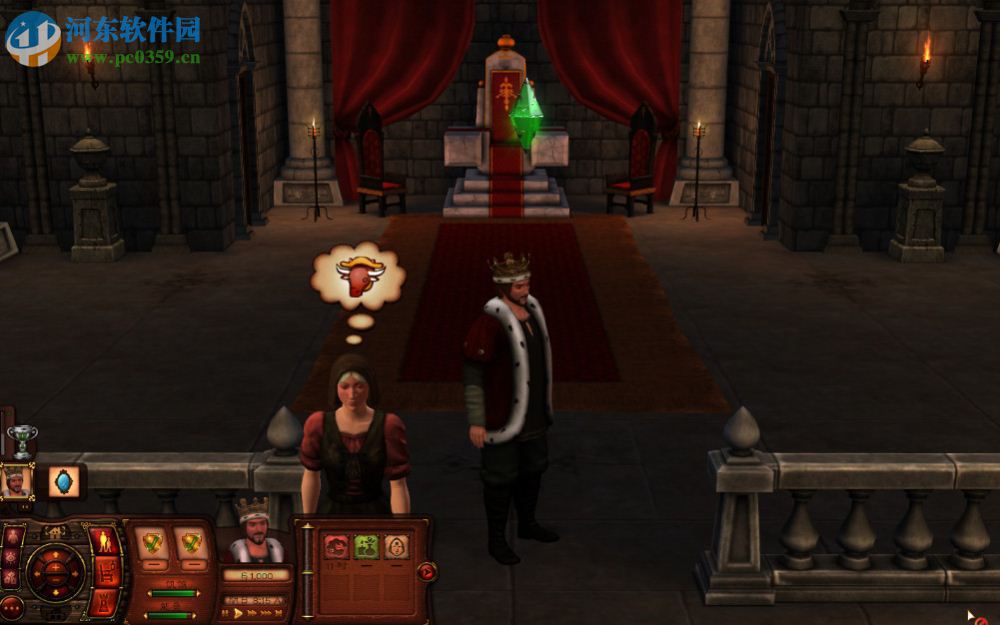This screenshot has height=625, width=1000.
Task: Set game to normal play speed
Action: coord(240,615)
